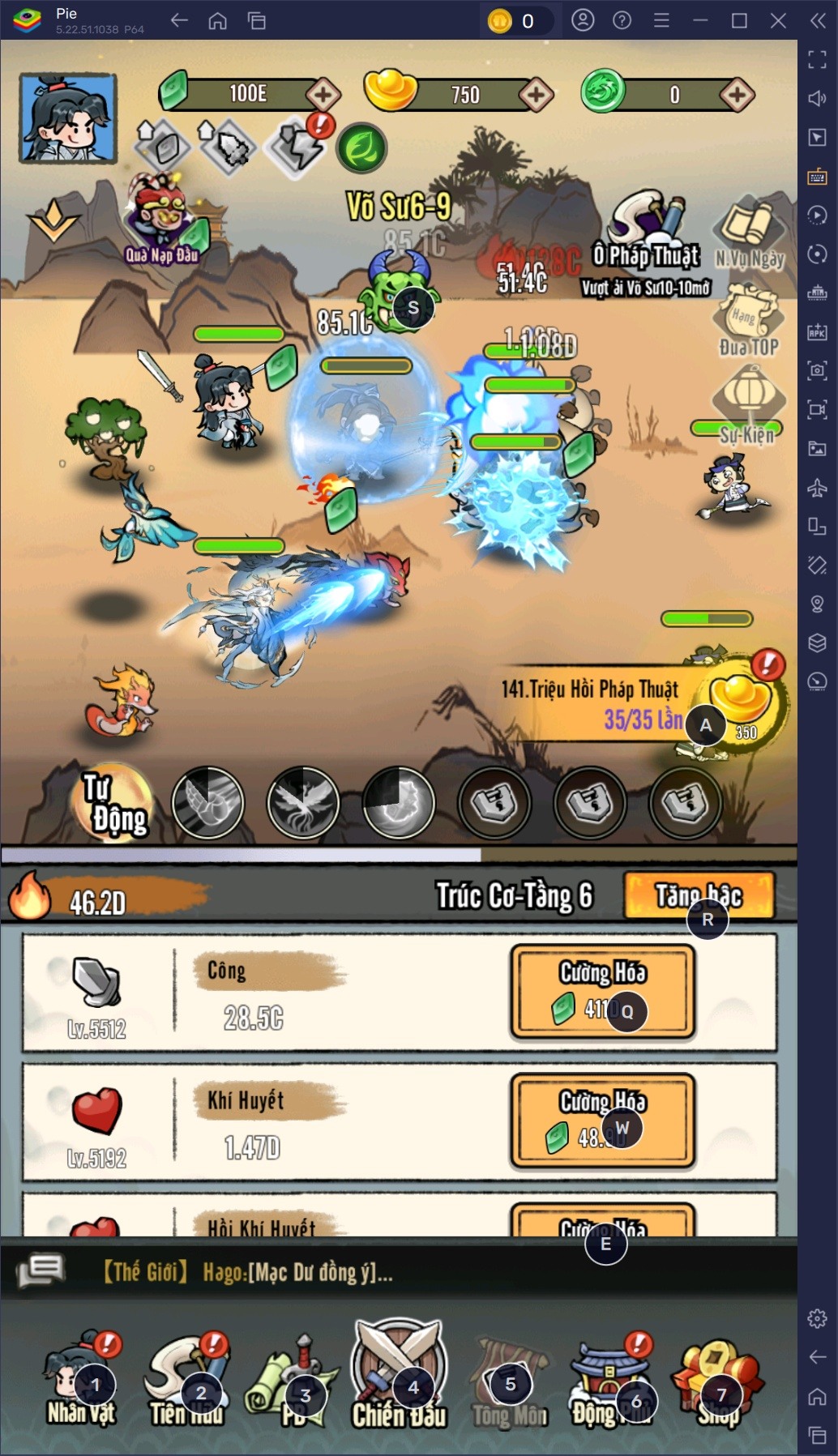This screenshot has width=838, height=1456.
Task: Upgrade Khí Huyết with Cường Hóa
Action: coord(602,1121)
